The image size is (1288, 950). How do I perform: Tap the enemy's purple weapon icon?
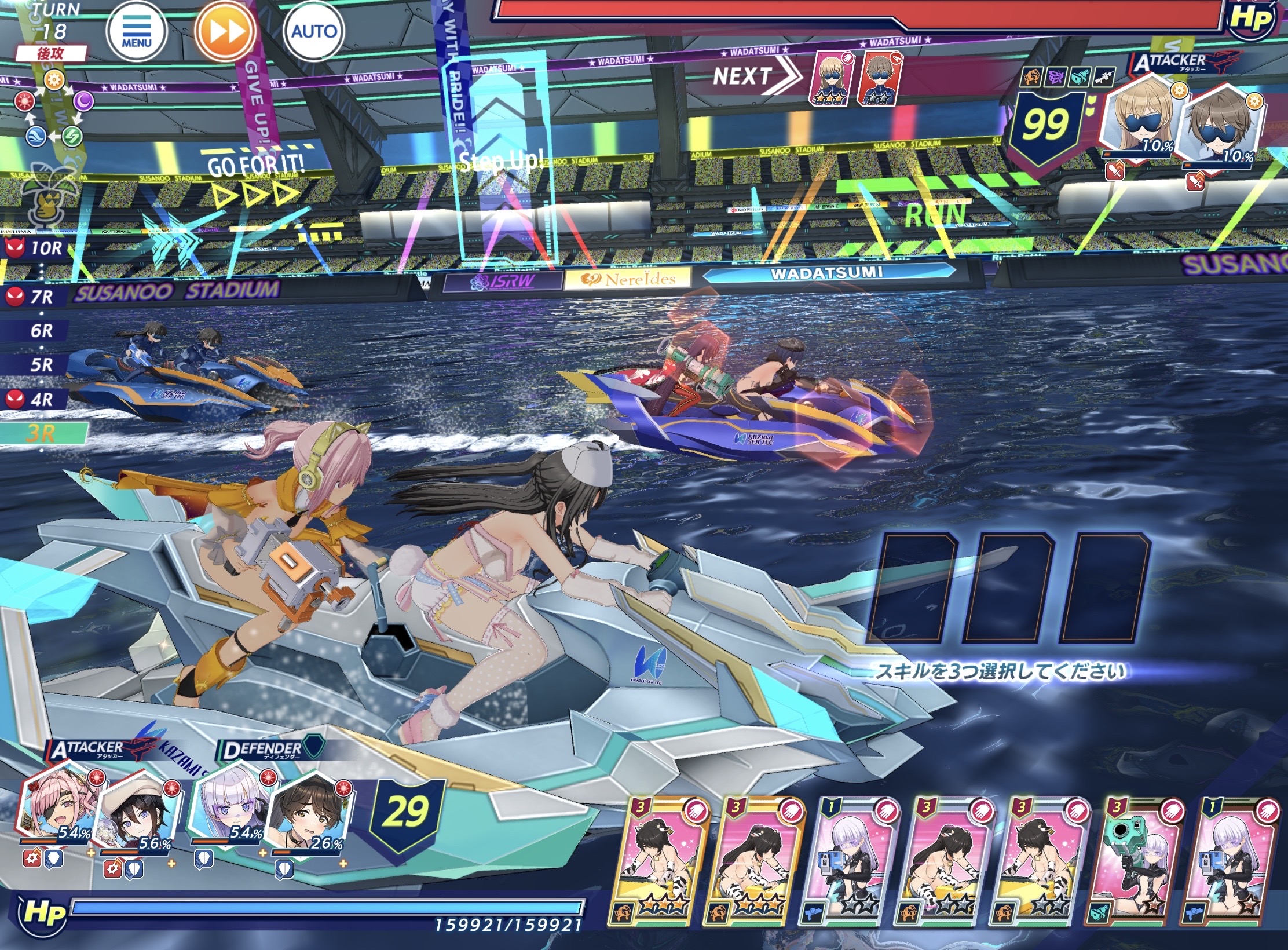pyautogui.click(x=1055, y=76)
